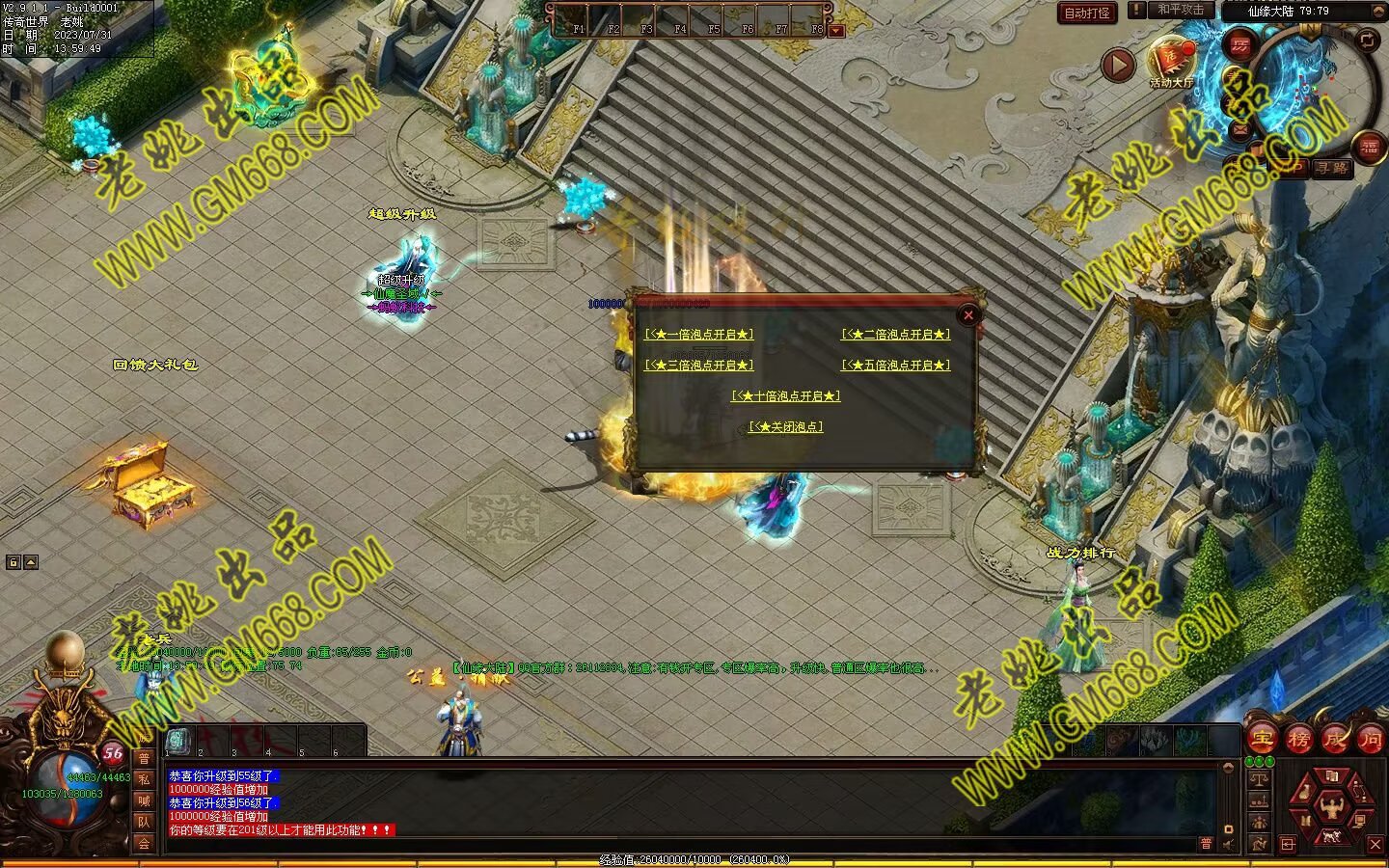This screenshot has height=868, width=1389.
Task: Use the item in hotbar slot 1
Action: click(179, 740)
